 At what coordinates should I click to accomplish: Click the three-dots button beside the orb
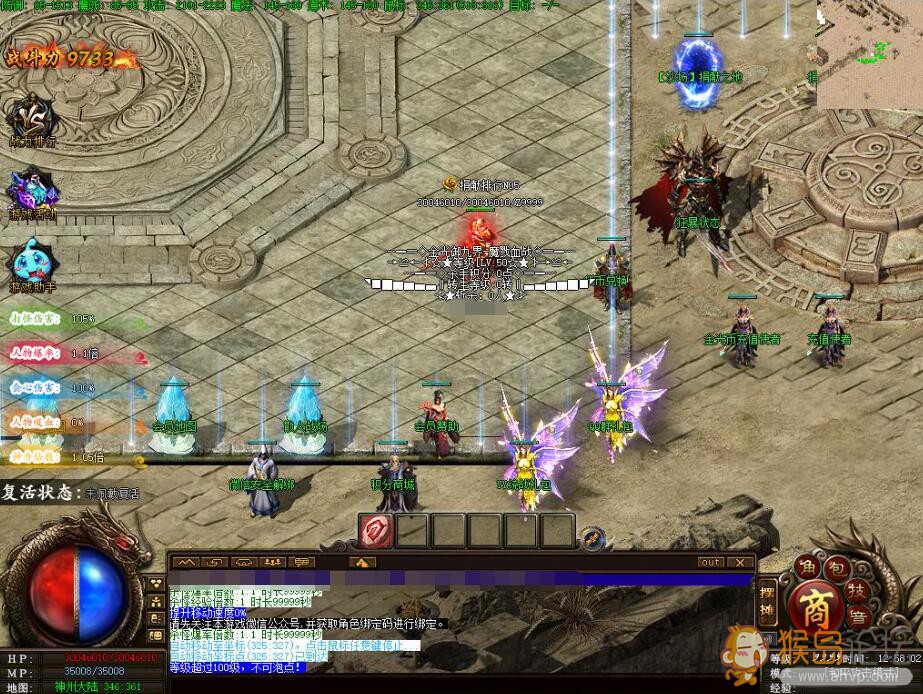tap(157, 584)
